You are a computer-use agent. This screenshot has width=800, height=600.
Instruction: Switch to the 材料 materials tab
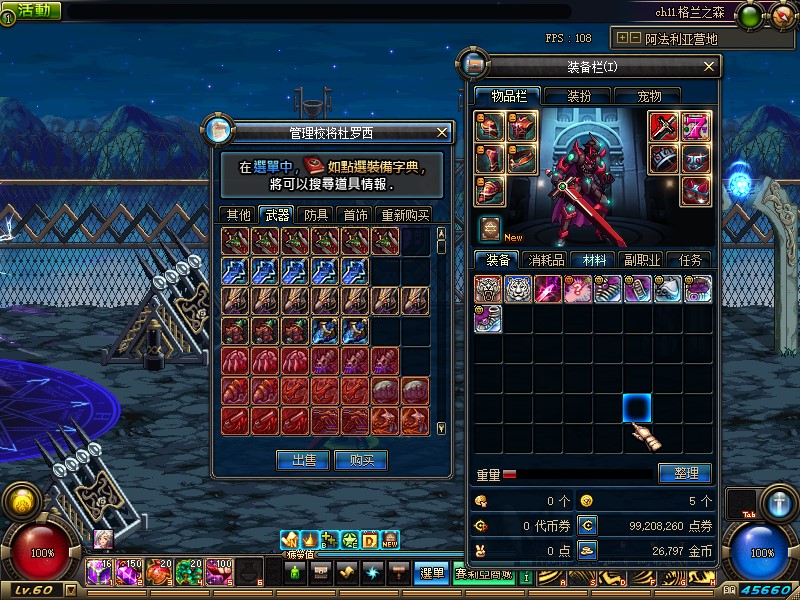pos(594,259)
